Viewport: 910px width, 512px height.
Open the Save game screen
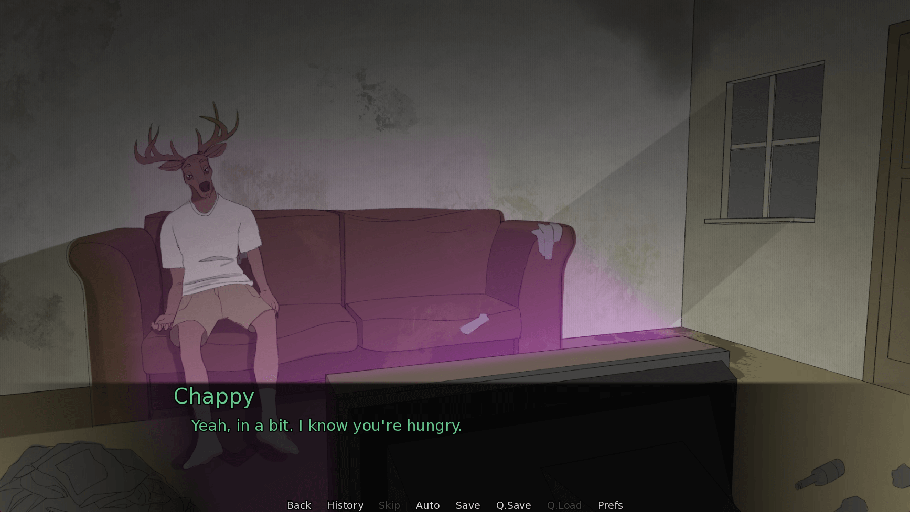[x=467, y=505]
